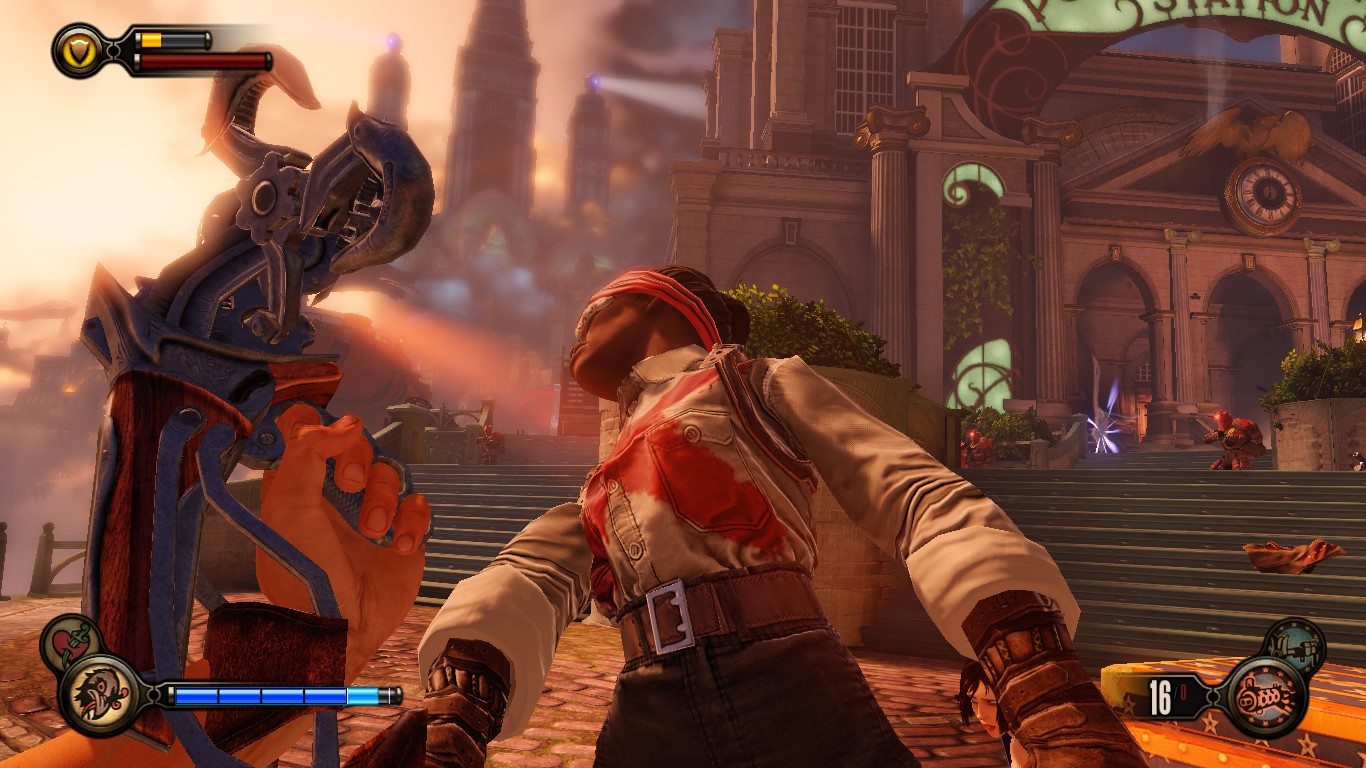This screenshot has height=768, width=1366.
Task: Activate the horse-head vigor icon
Action: pyautogui.click(x=98, y=695)
